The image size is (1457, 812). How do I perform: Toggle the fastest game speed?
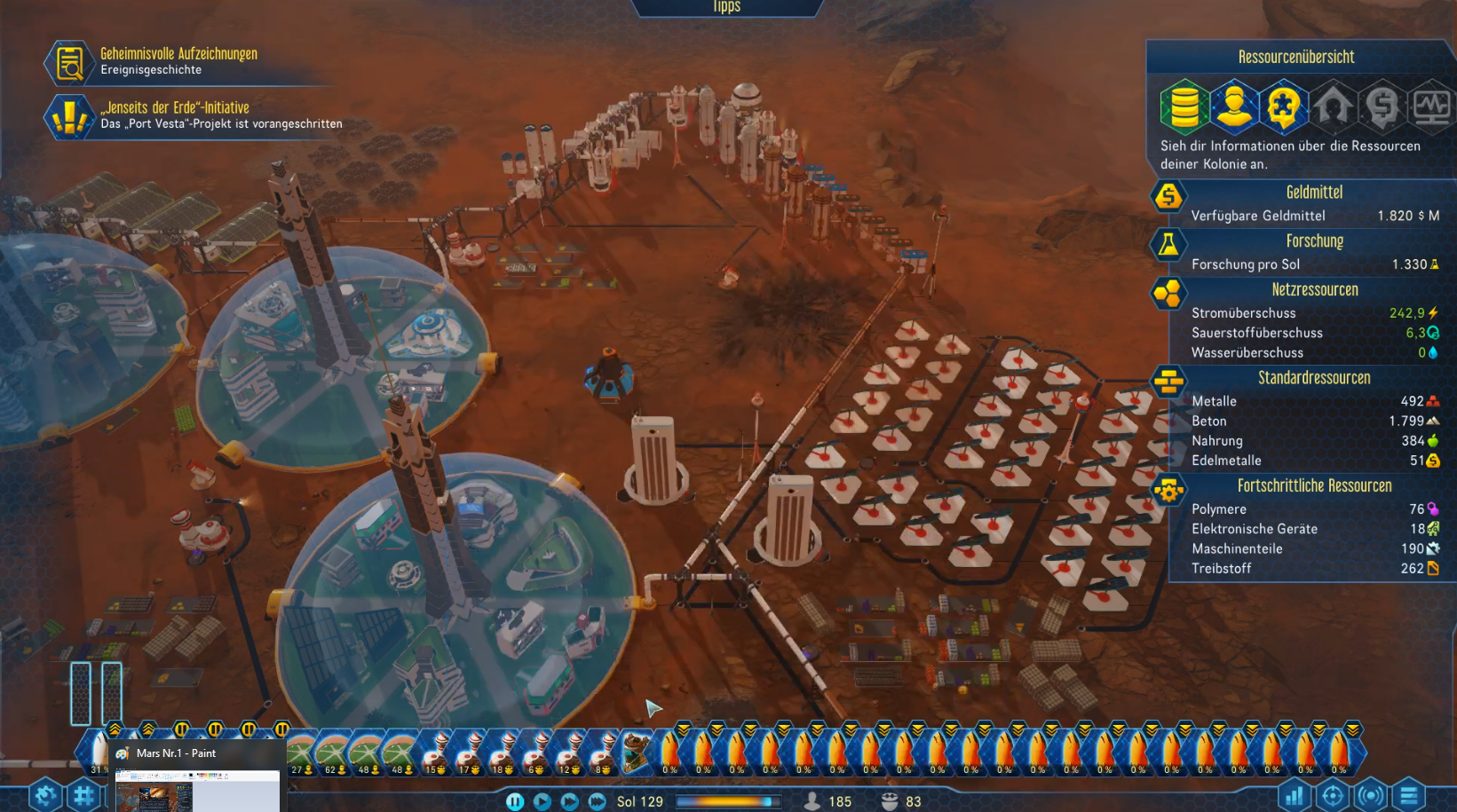pos(596,800)
